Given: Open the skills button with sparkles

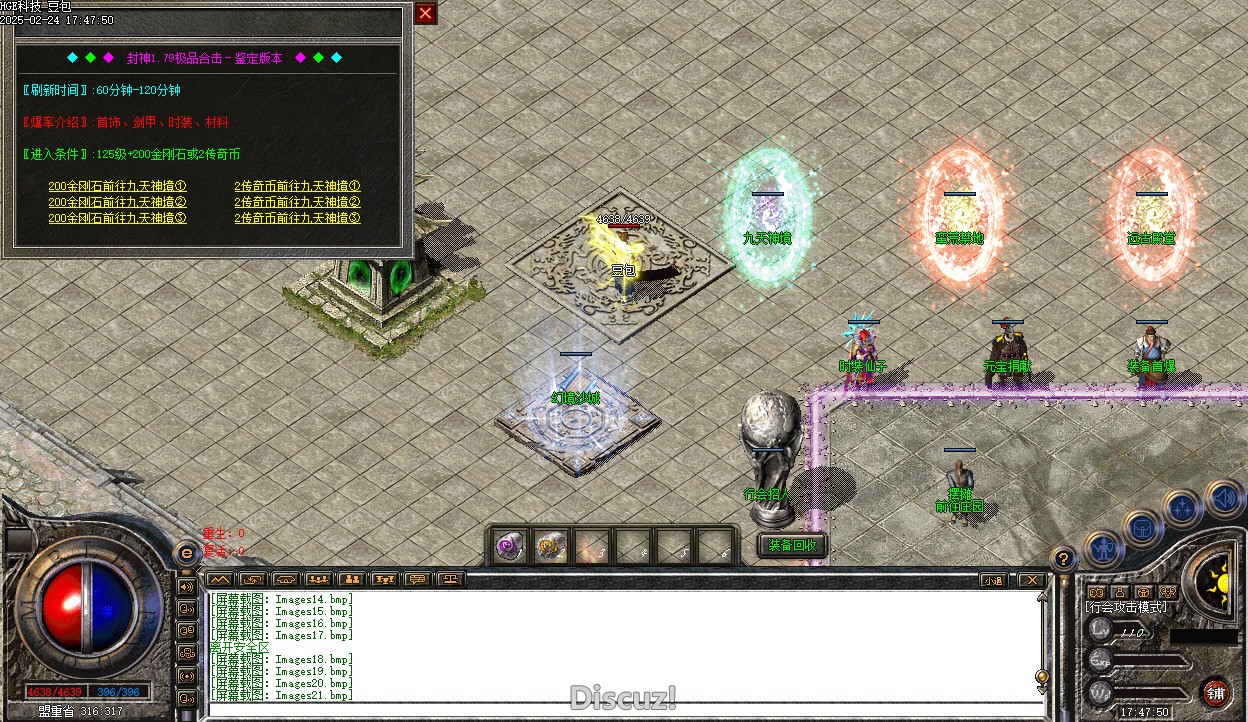Looking at the screenshot, I should click(1183, 509).
